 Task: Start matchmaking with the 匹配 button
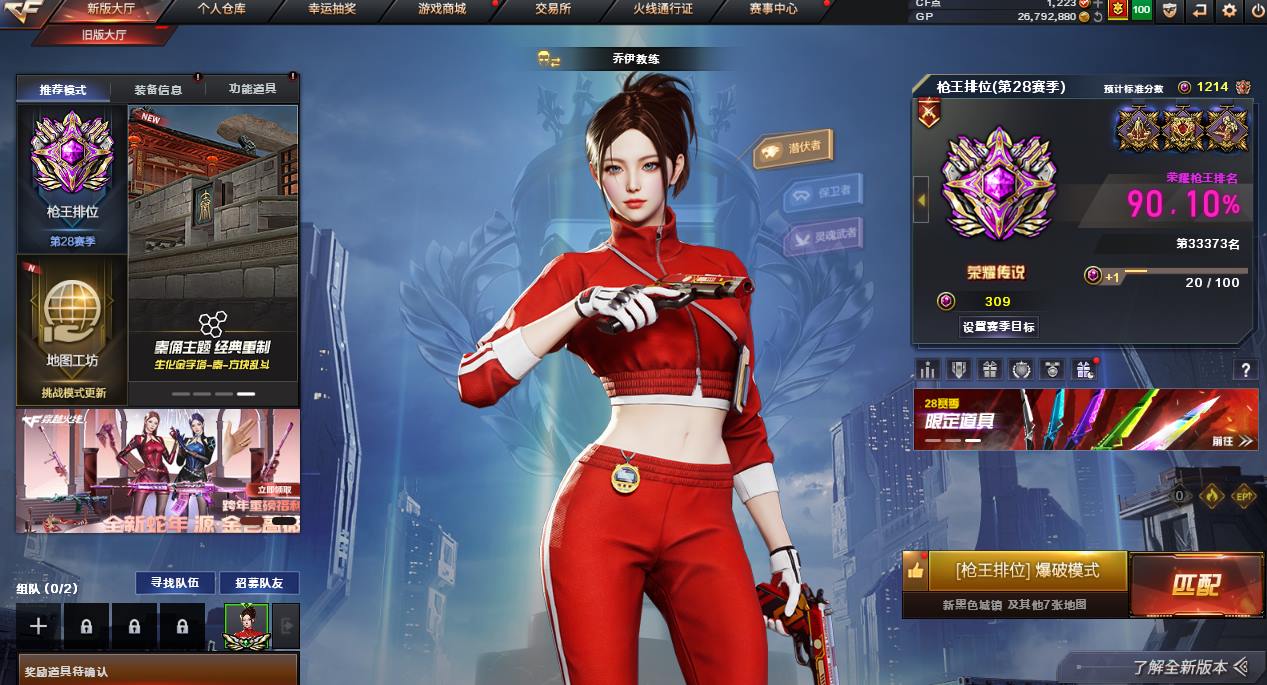tap(1195, 584)
